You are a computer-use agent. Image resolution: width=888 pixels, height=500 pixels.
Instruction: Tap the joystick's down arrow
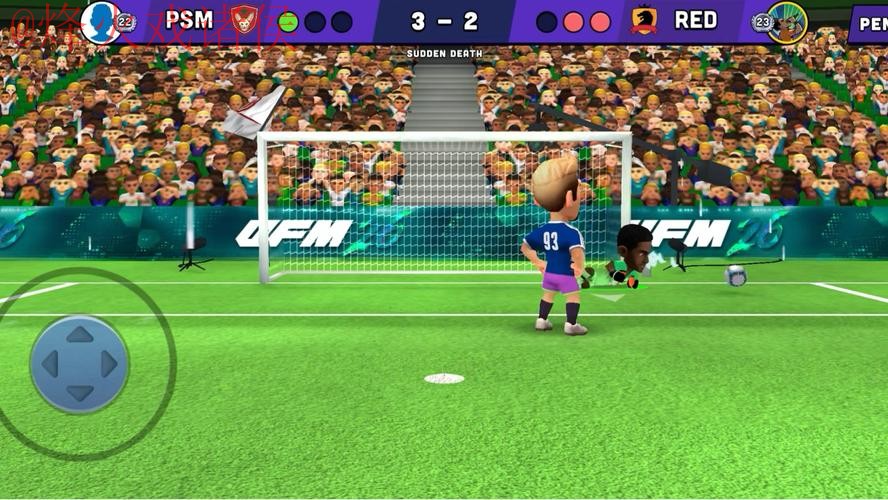pos(80,393)
